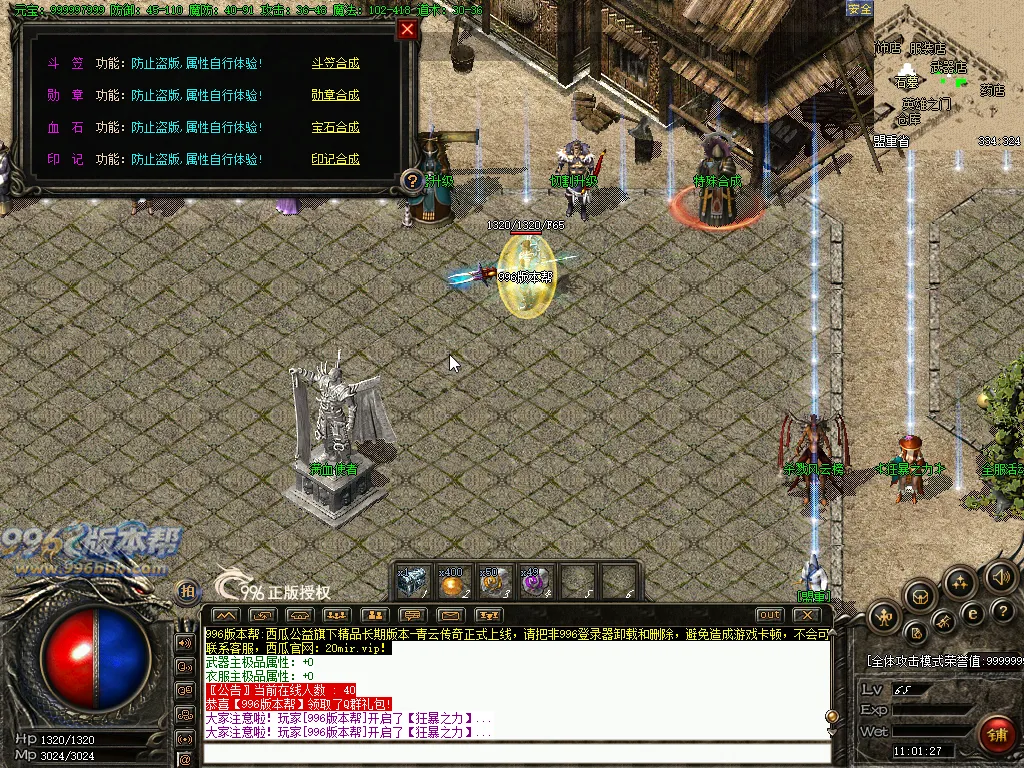The image size is (1024, 768).
Task: Use the treasure chest hotbar item
Action: click(x=411, y=581)
